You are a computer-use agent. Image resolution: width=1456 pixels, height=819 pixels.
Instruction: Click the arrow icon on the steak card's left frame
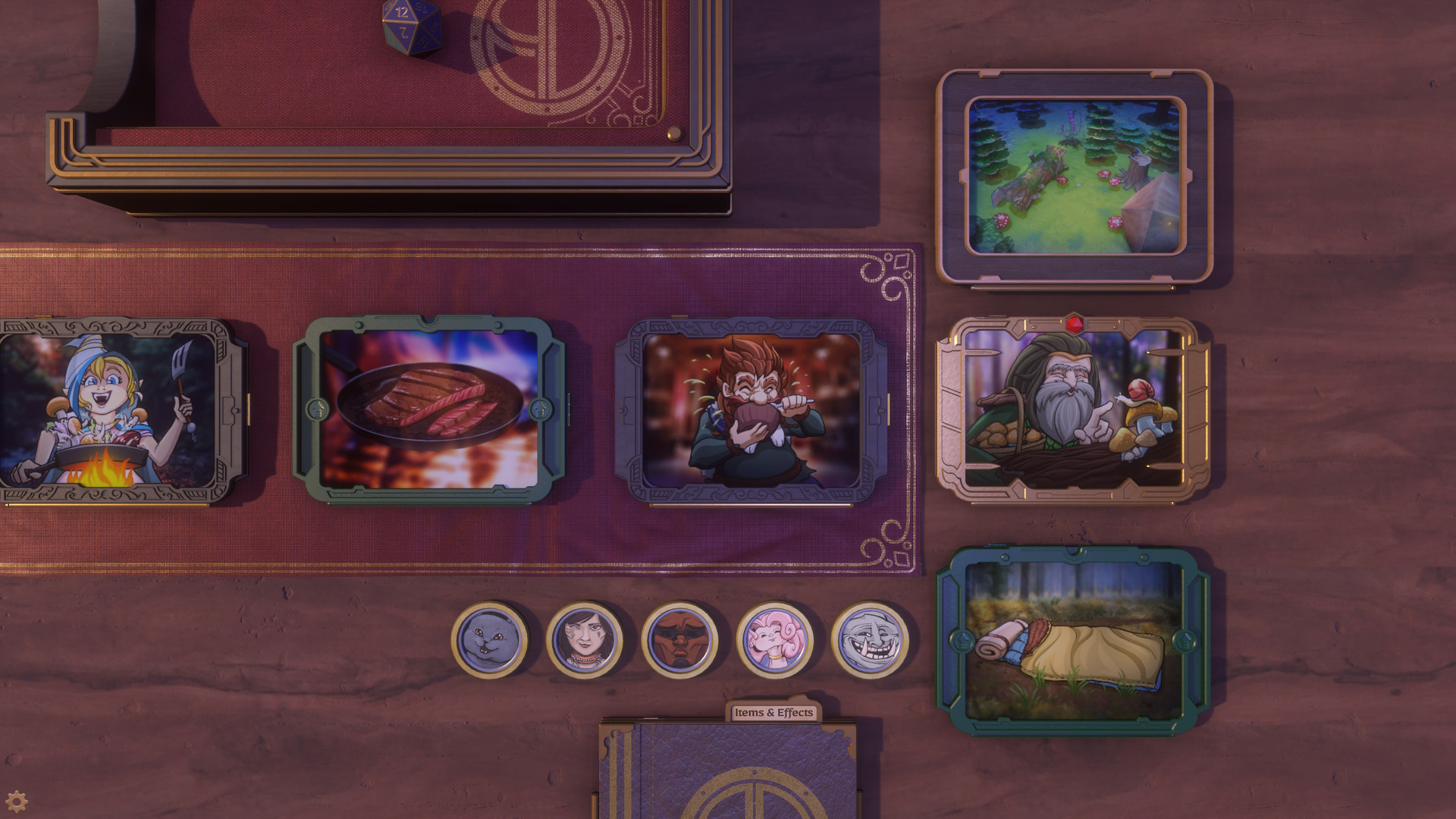point(318,409)
